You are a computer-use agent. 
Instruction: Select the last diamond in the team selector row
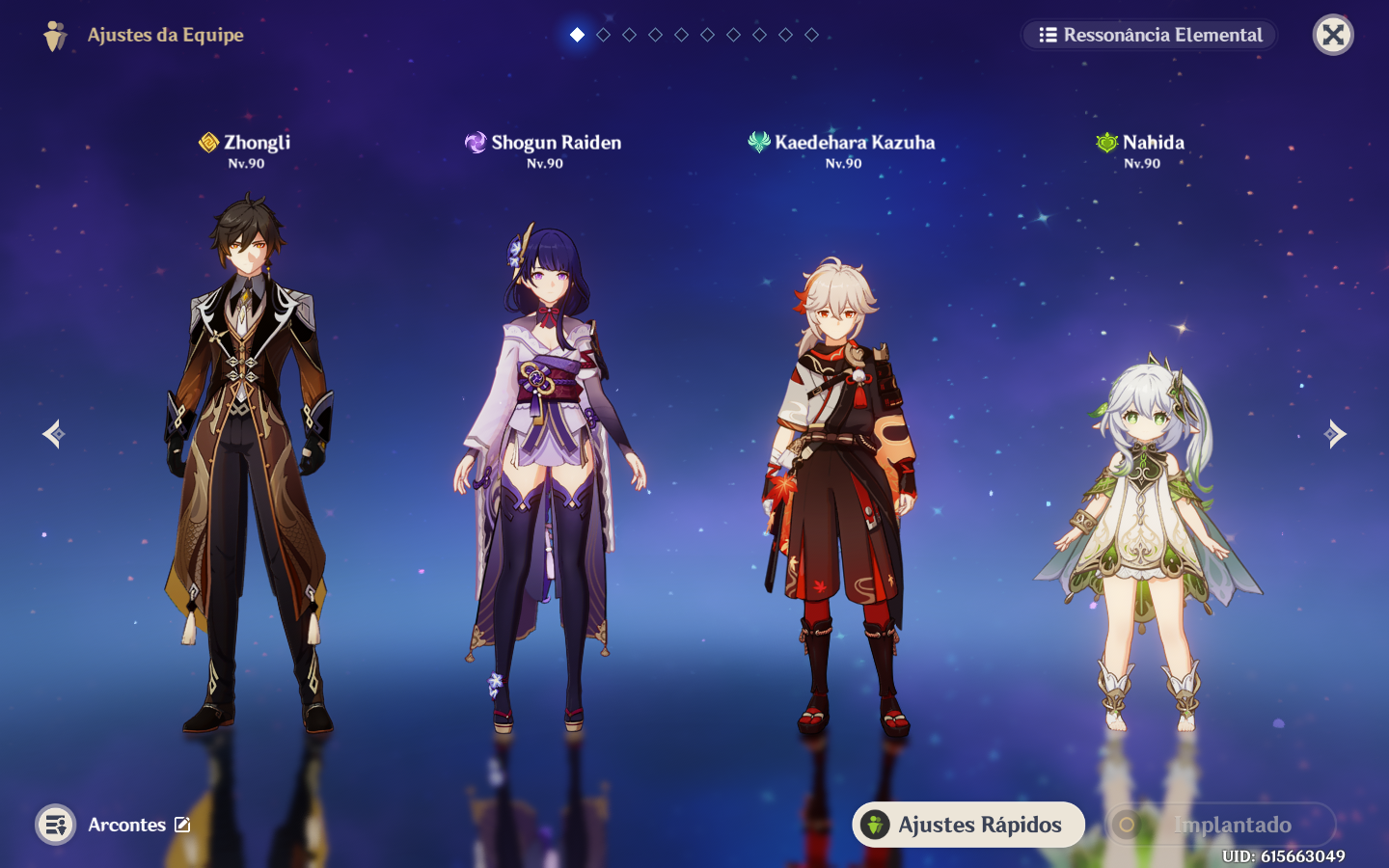coord(811,35)
